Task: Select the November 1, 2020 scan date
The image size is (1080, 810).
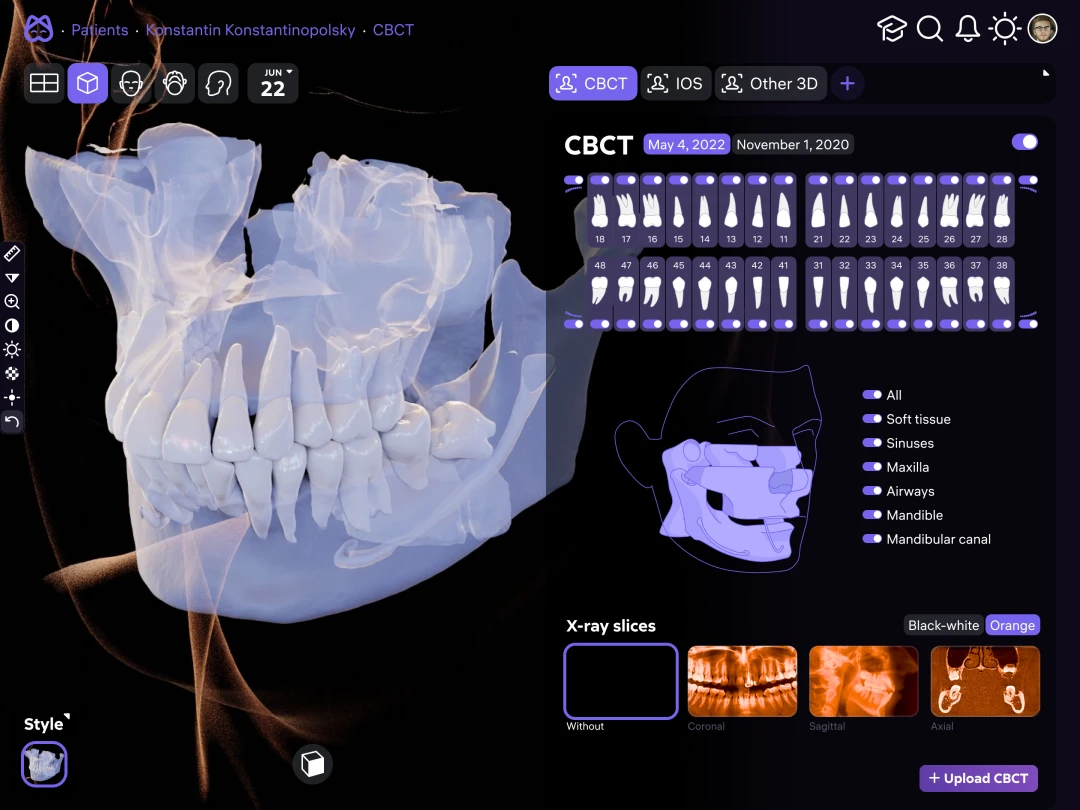Action: (792, 145)
